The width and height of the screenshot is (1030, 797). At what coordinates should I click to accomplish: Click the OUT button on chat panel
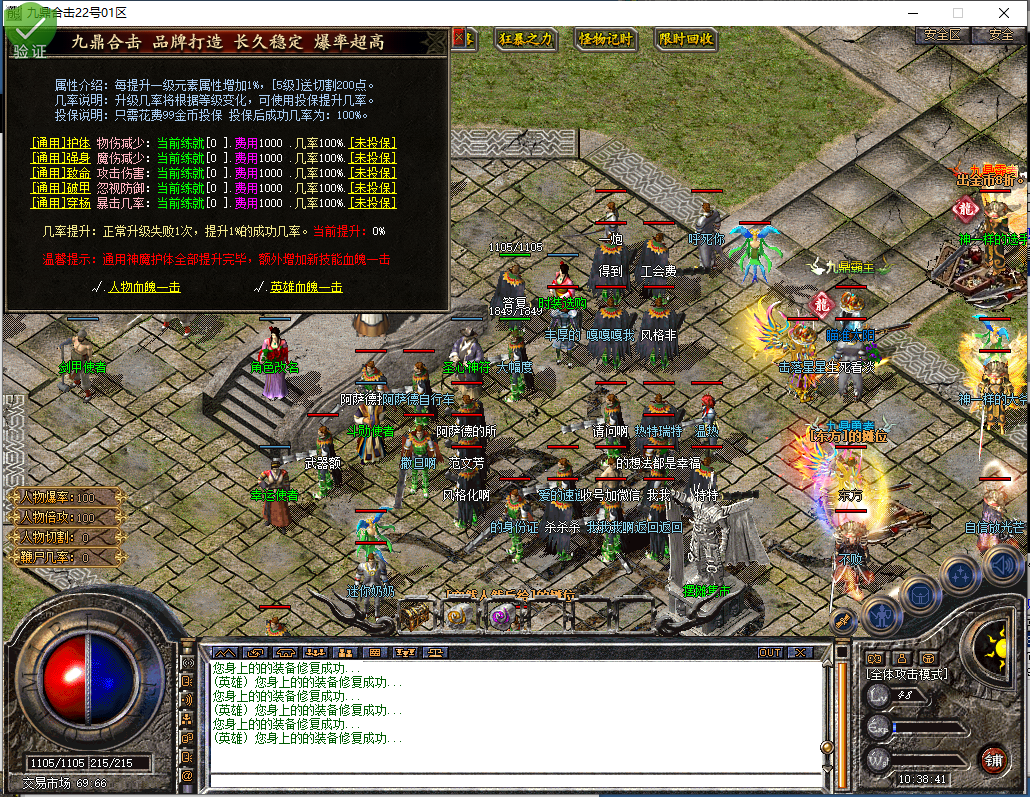(769, 652)
